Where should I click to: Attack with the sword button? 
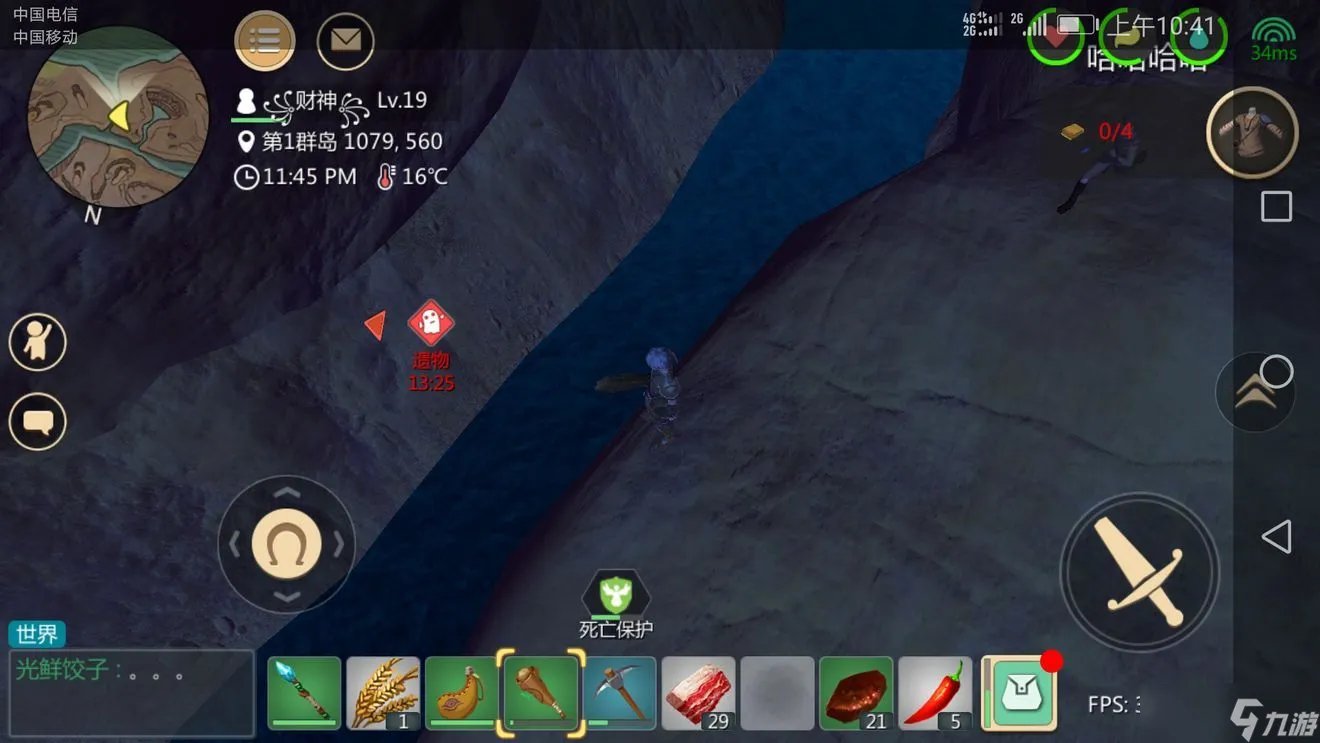[x=1139, y=573]
